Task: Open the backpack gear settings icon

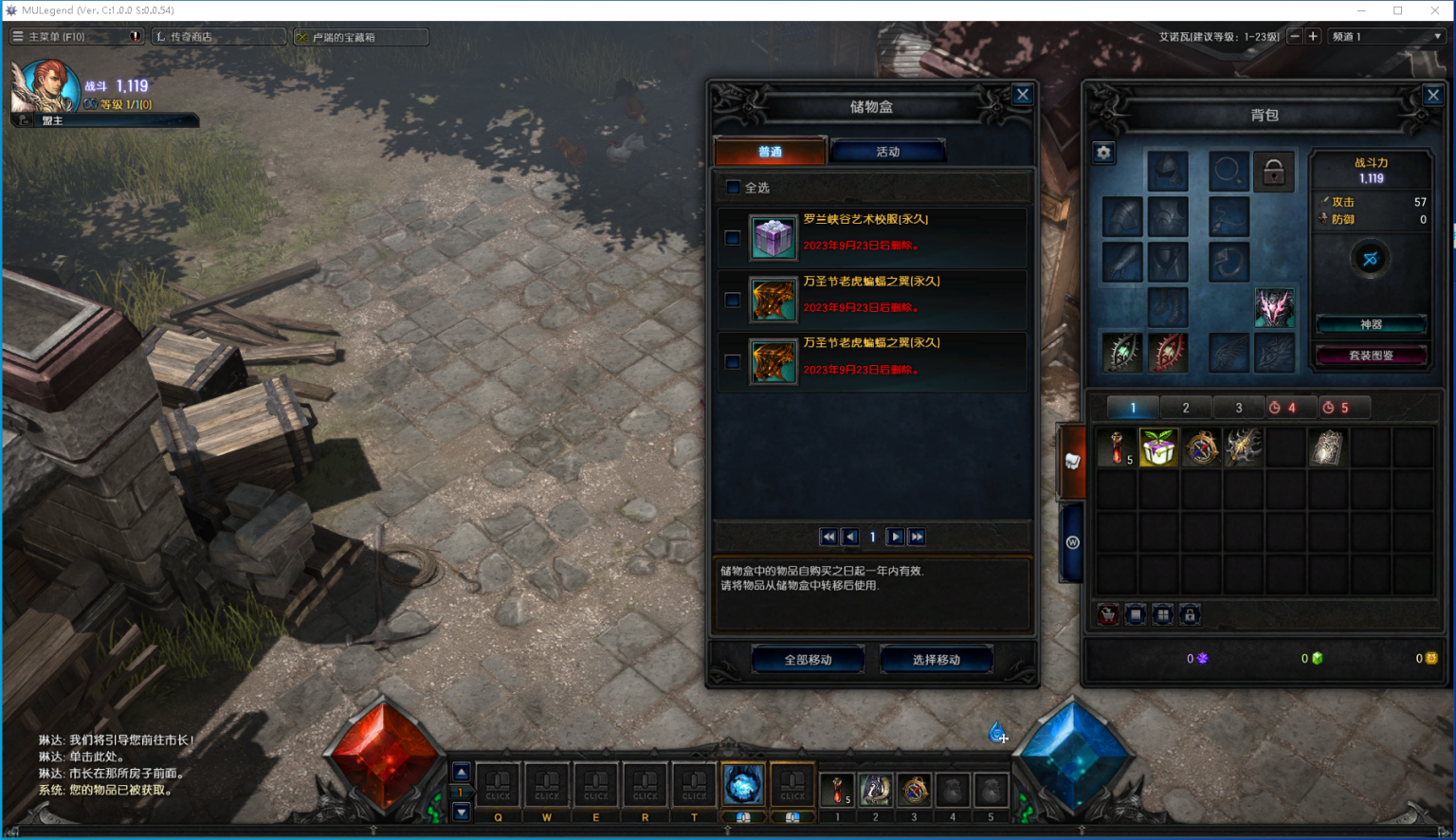Action: point(1103,153)
